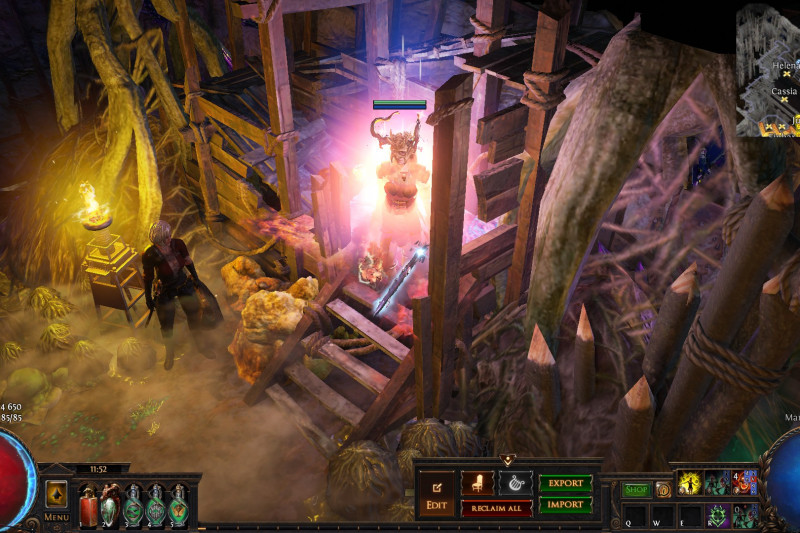Screen dimensions: 800x533
Task: Click the Reclaim All button
Action: pos(496,508)
